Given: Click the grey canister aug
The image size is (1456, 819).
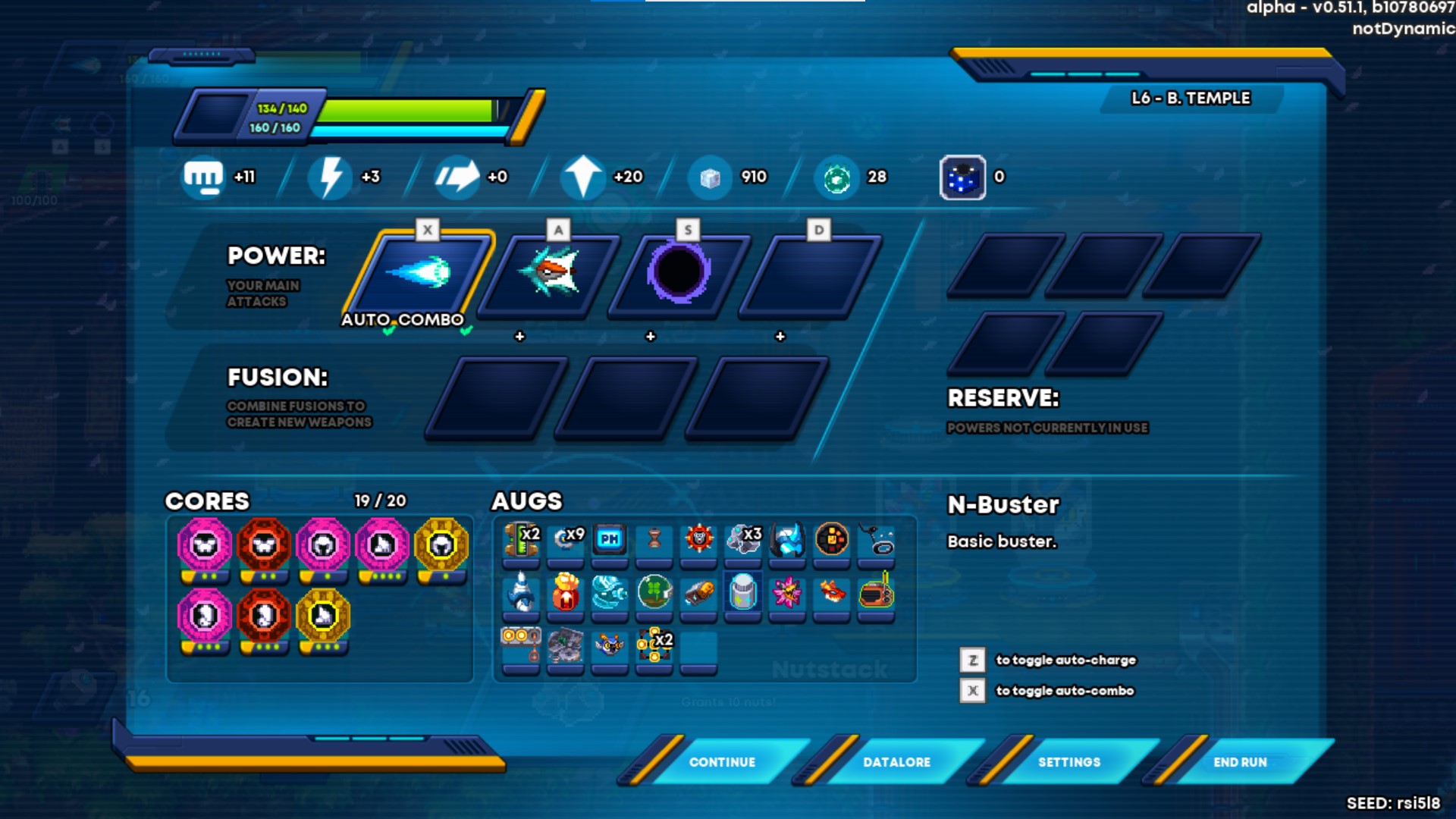Looking at the screenshot, I should 743,591.
